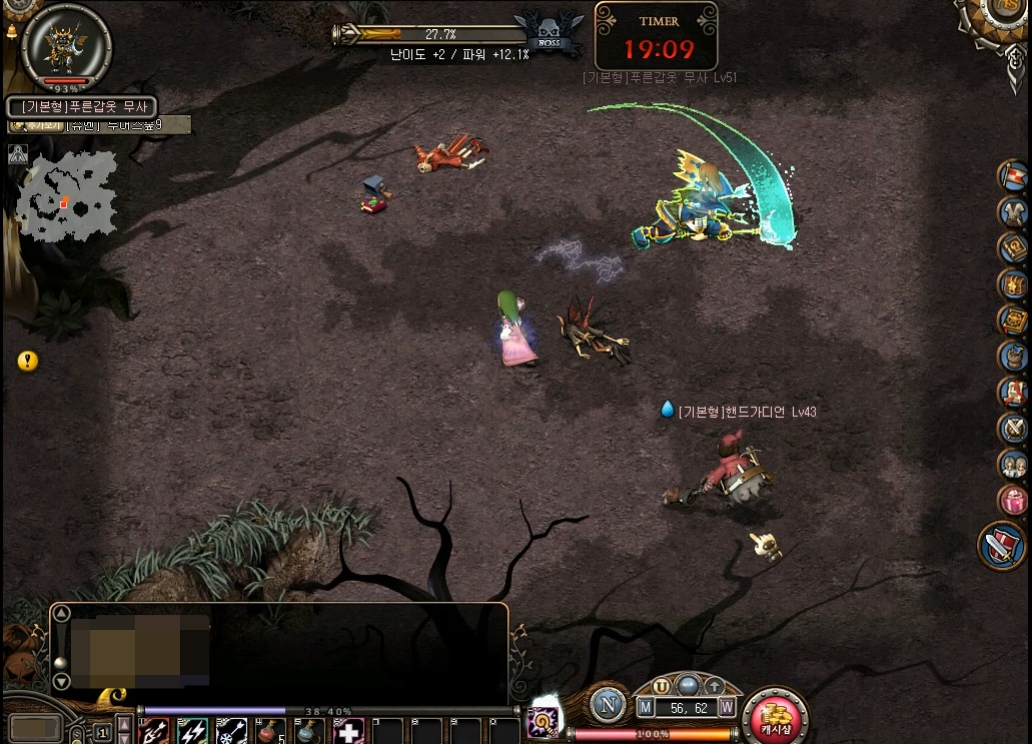1032x744 pixels.
Task: Use the blue mana potion slot
Action: pos(309,731)
